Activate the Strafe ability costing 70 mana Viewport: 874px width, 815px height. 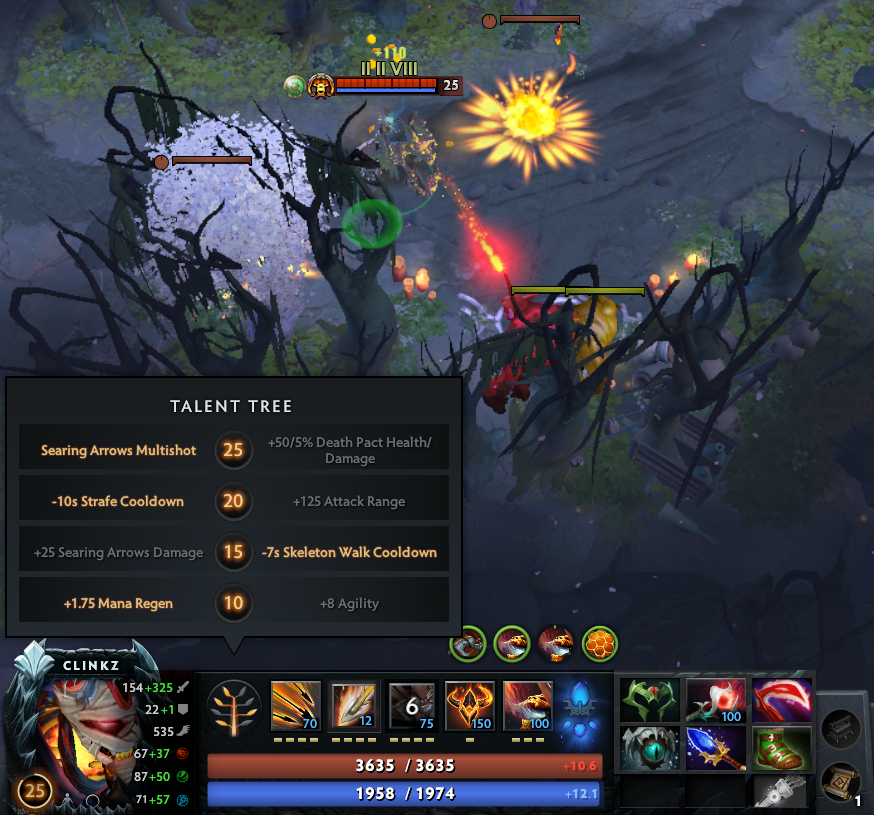click(296, 706)
